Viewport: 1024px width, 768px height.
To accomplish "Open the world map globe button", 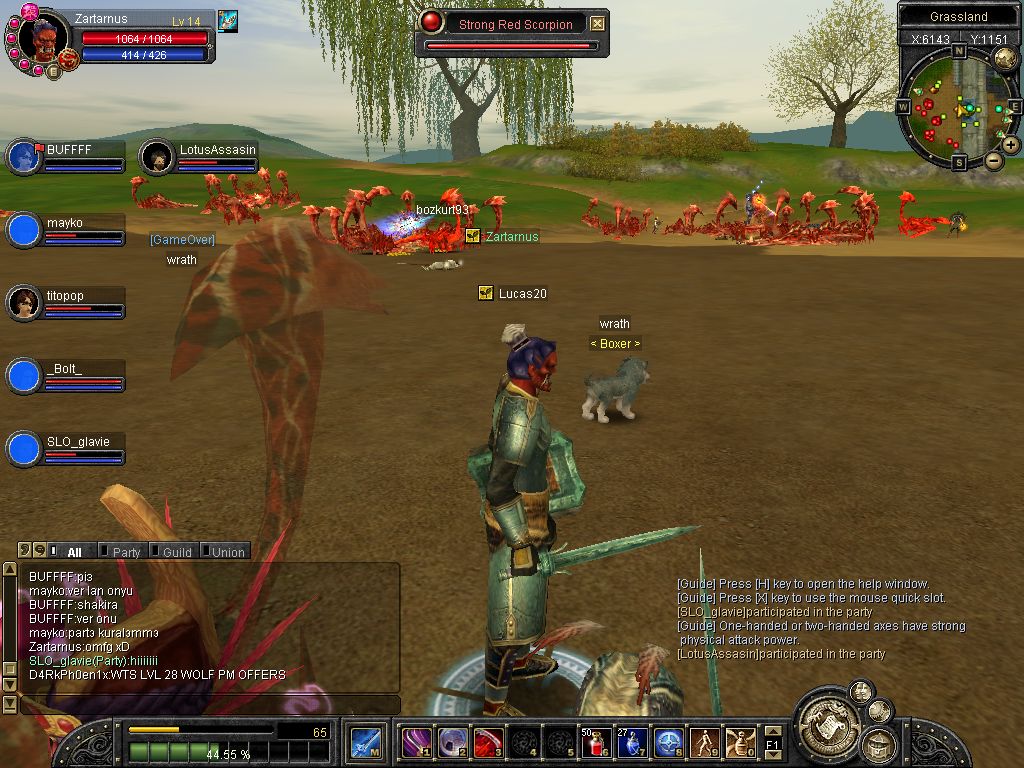I will (1005, 58).
